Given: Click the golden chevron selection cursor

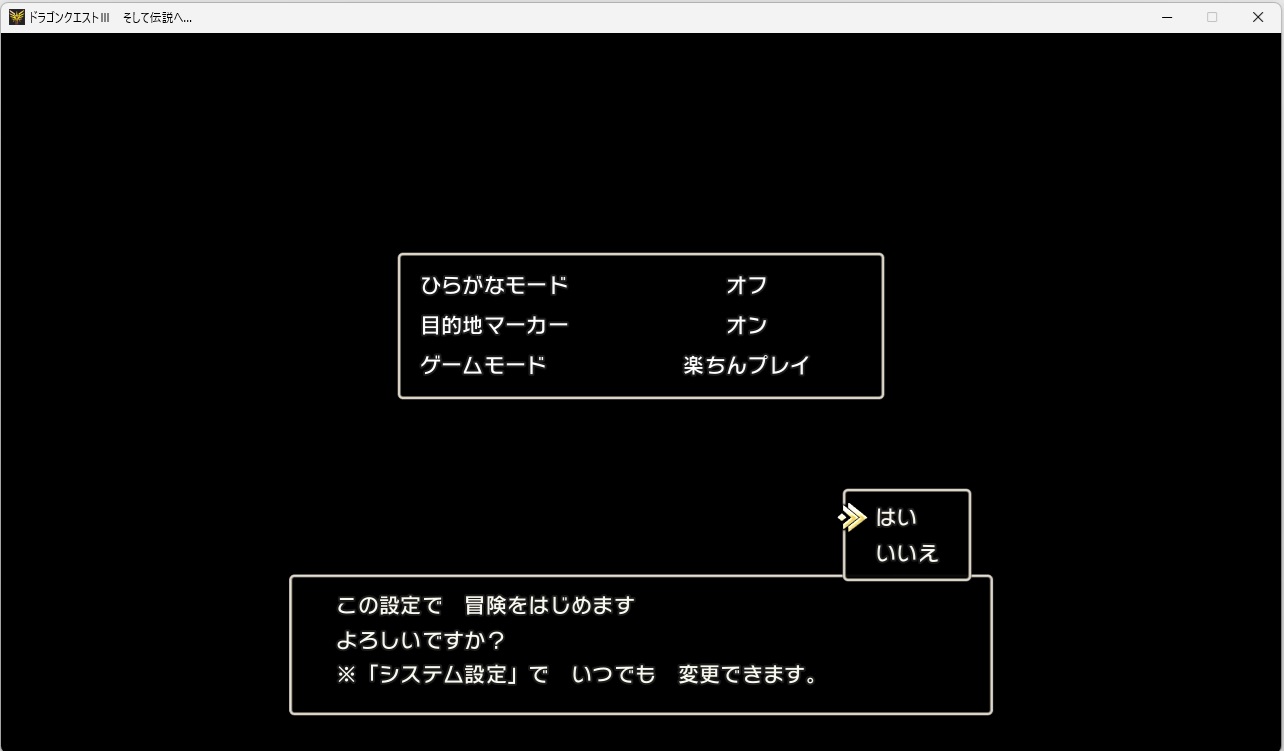Looking at the screenshot, I should pos(851,518).
